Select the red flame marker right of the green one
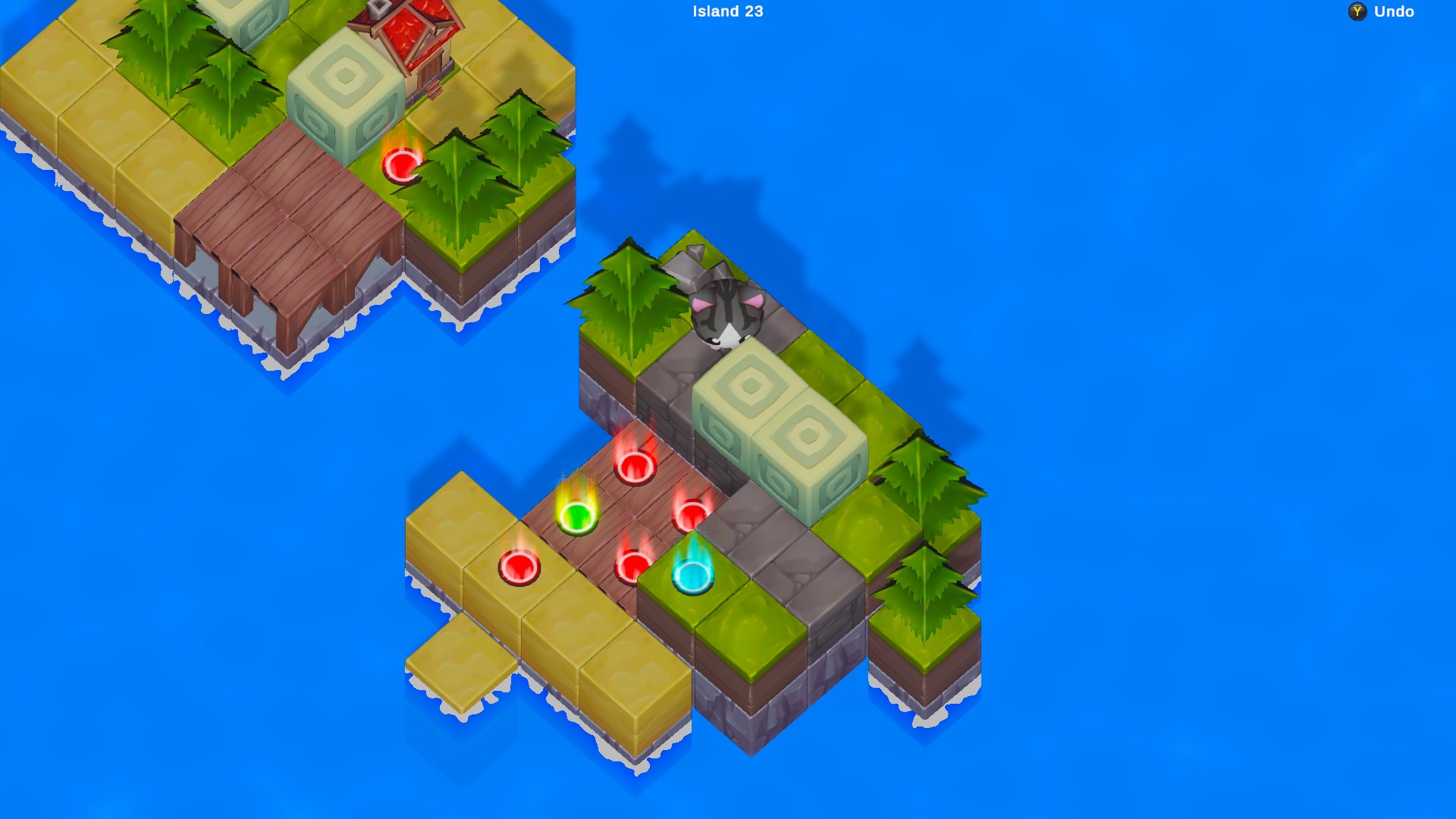The image size is (1456, 819). pos(690,516)
